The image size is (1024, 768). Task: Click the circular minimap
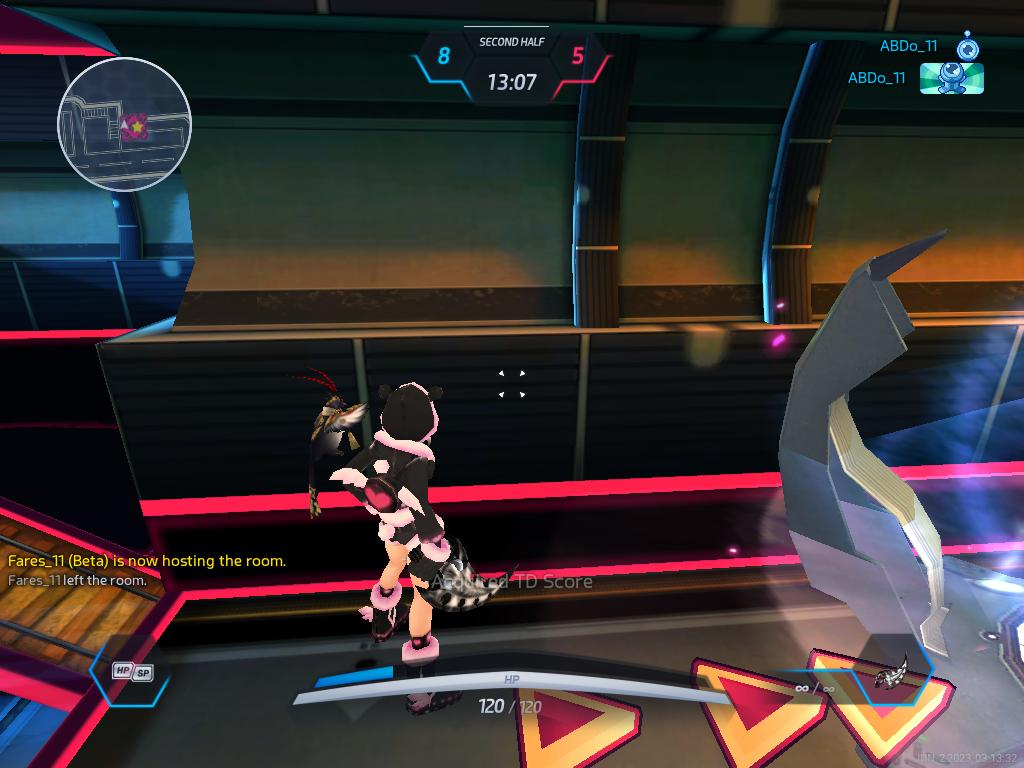coord(124,124)
